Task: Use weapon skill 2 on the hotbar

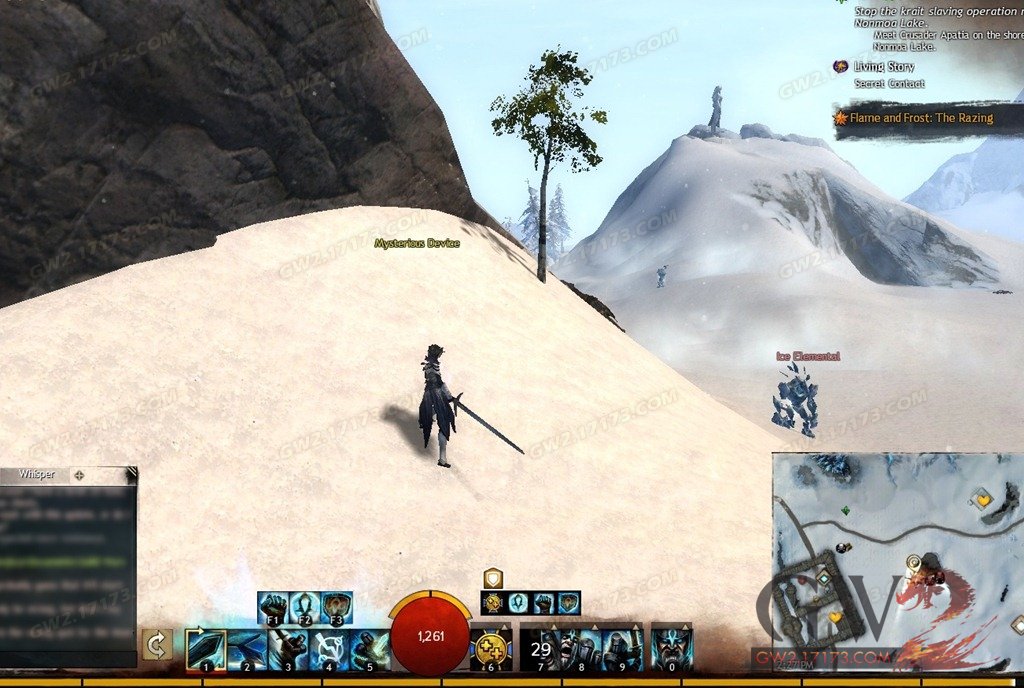Action: coord(246,649)
